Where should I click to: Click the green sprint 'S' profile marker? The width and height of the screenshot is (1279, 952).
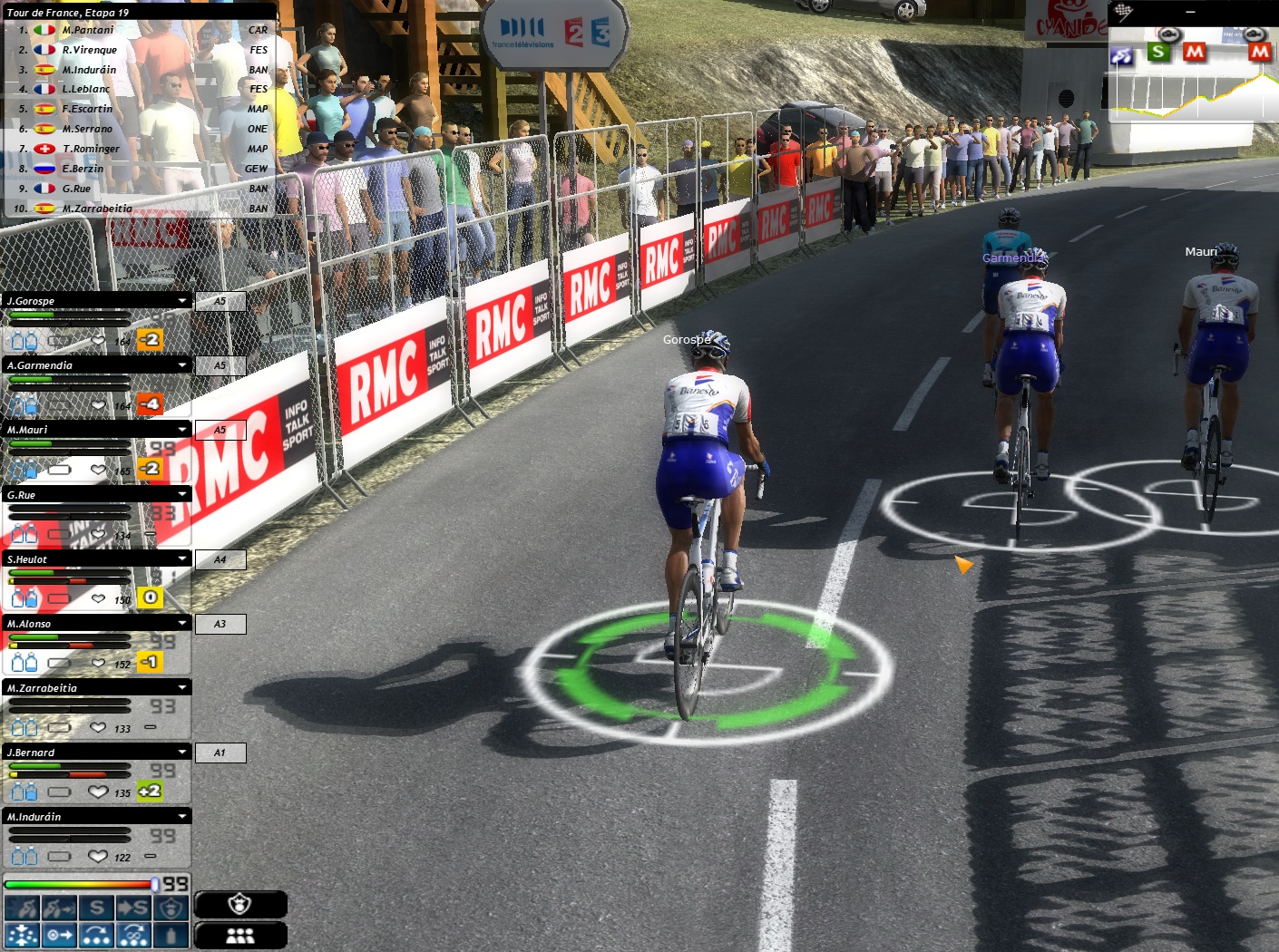point(1157,52)
